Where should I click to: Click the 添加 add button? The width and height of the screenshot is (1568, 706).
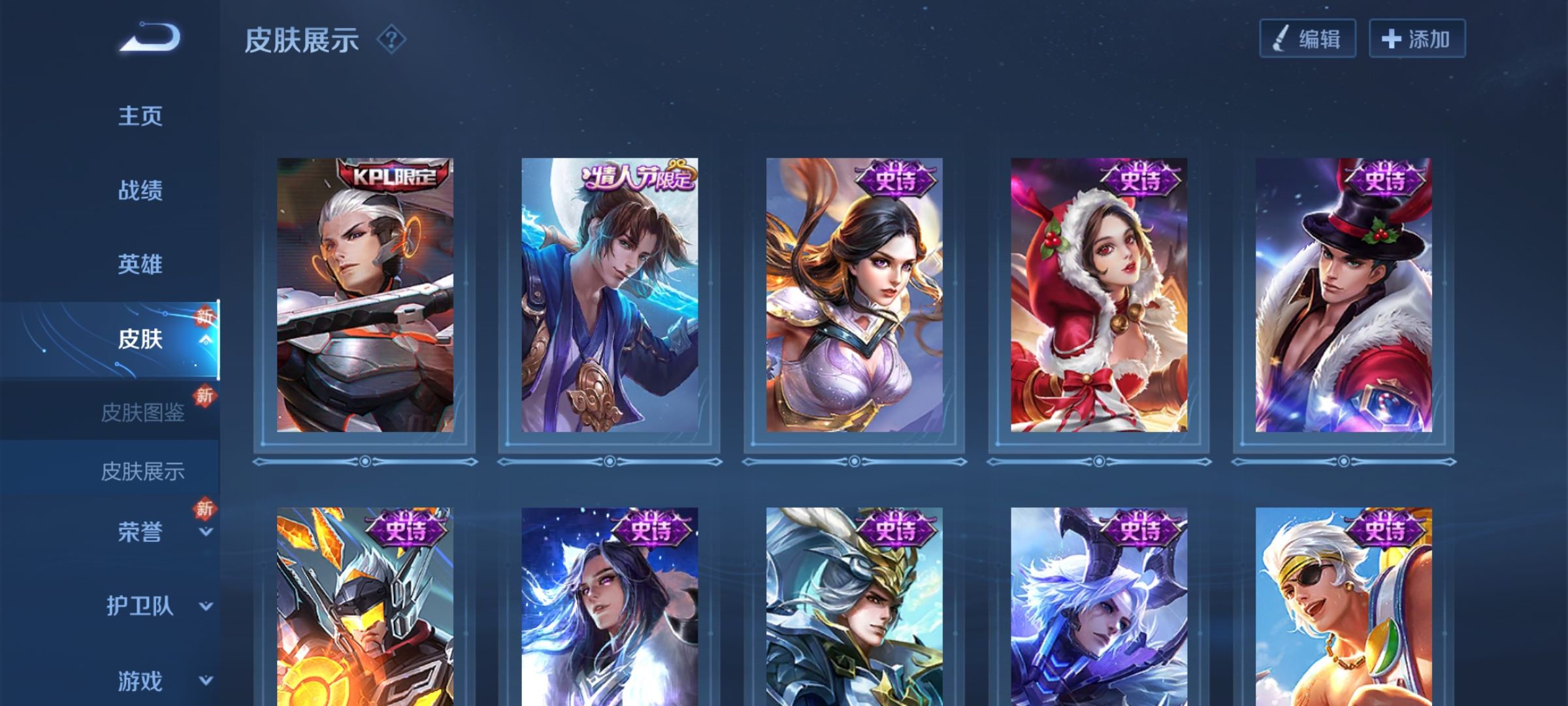[1416, 39]
